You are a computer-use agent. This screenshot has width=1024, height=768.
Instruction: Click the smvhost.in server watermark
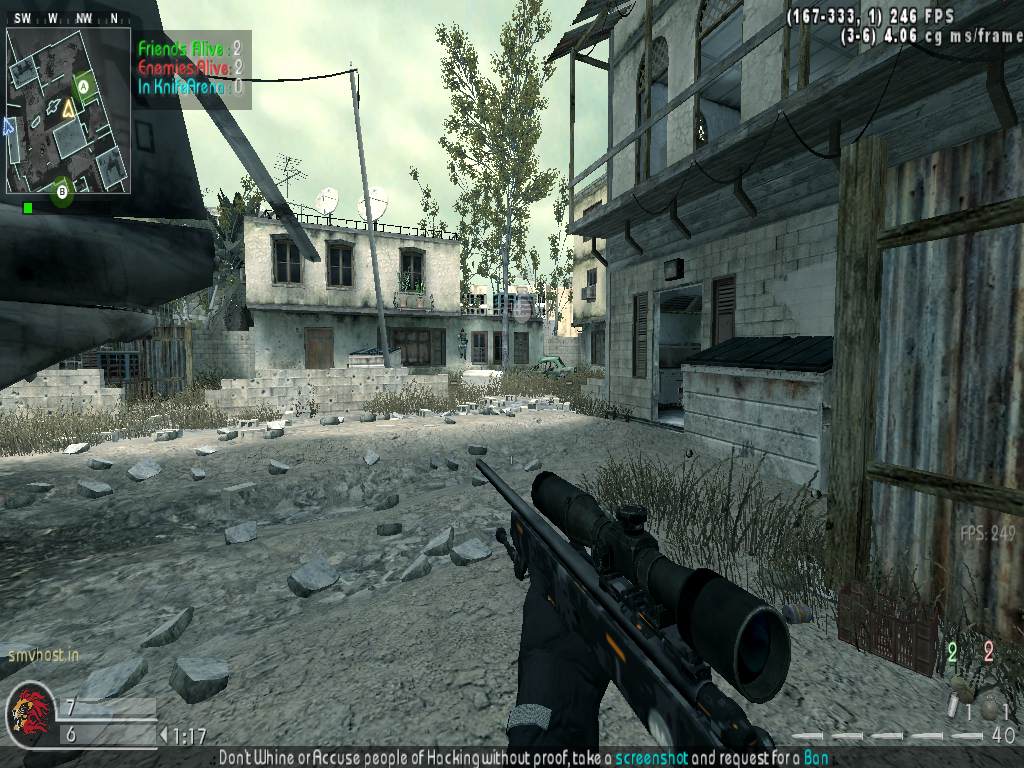[x=43, y=657]
